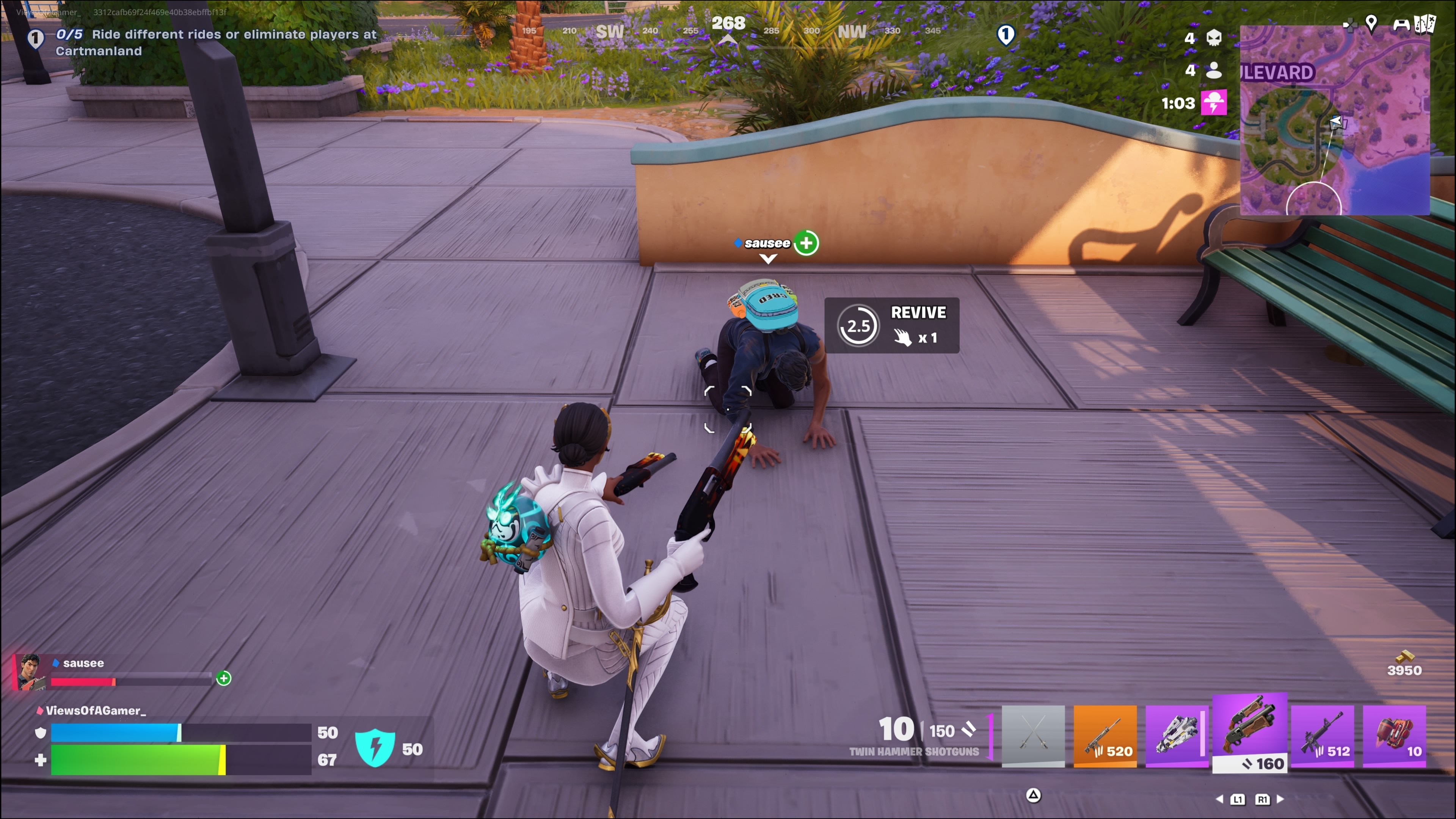Viewport: 1456px width, 819px height.
Task: Select the purple assault rifle slot
Action: point(1322,735)
